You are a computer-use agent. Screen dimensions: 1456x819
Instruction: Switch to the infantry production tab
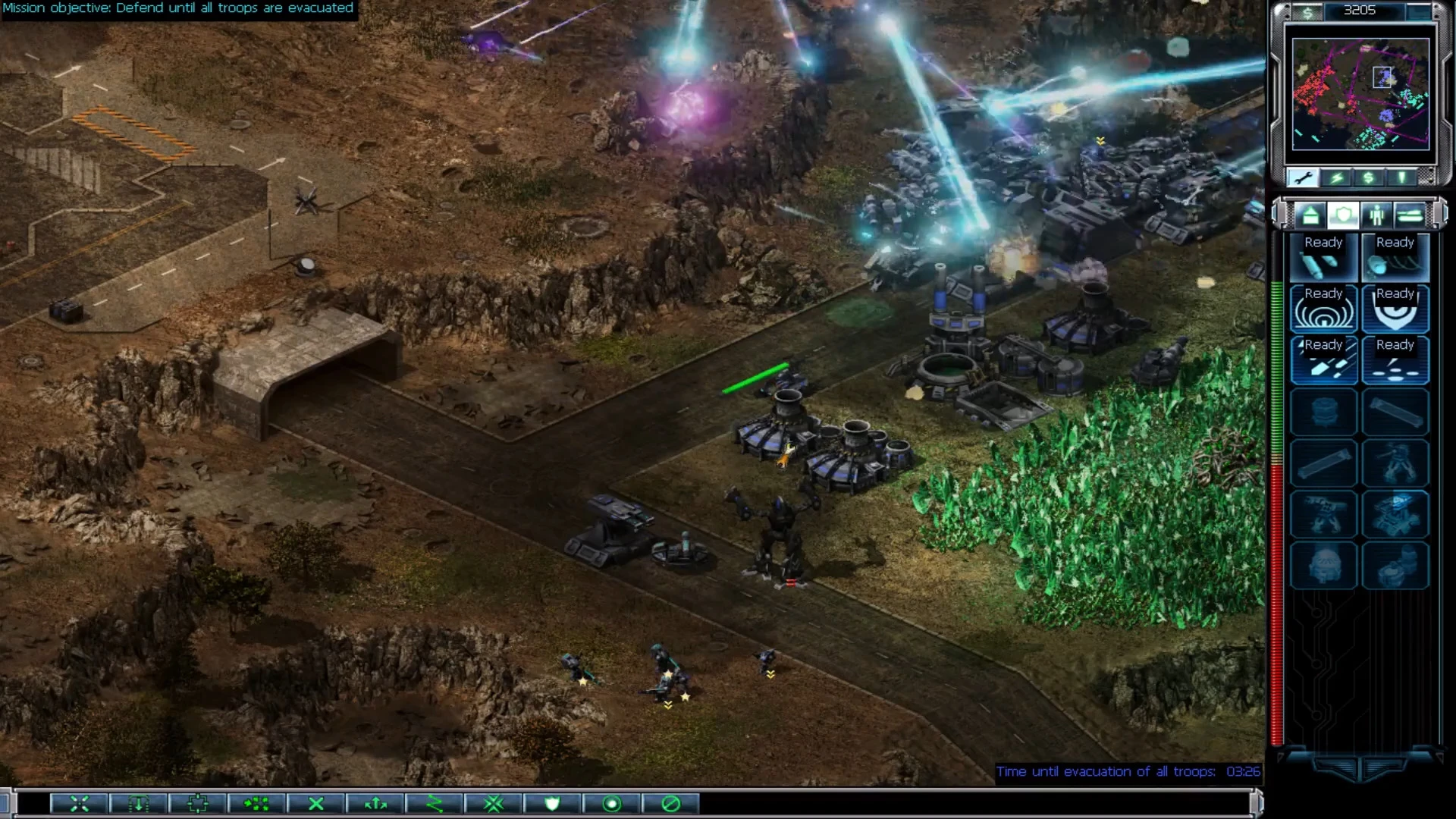pyautogui.click(x=1377, y=216)
